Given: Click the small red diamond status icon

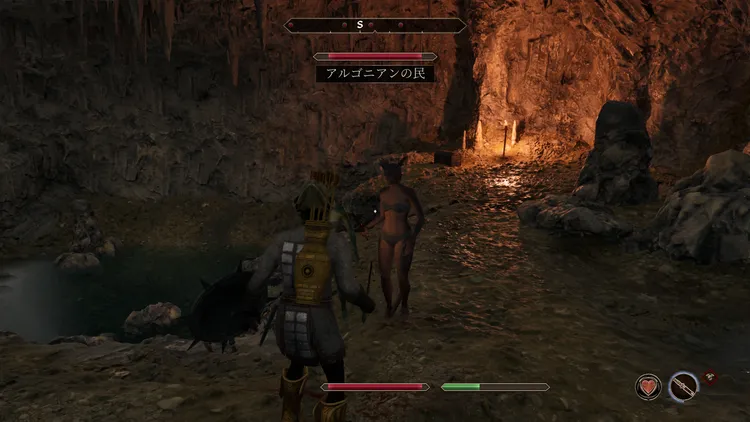Looking at the screenshot, I should click(x=710, y=377).
